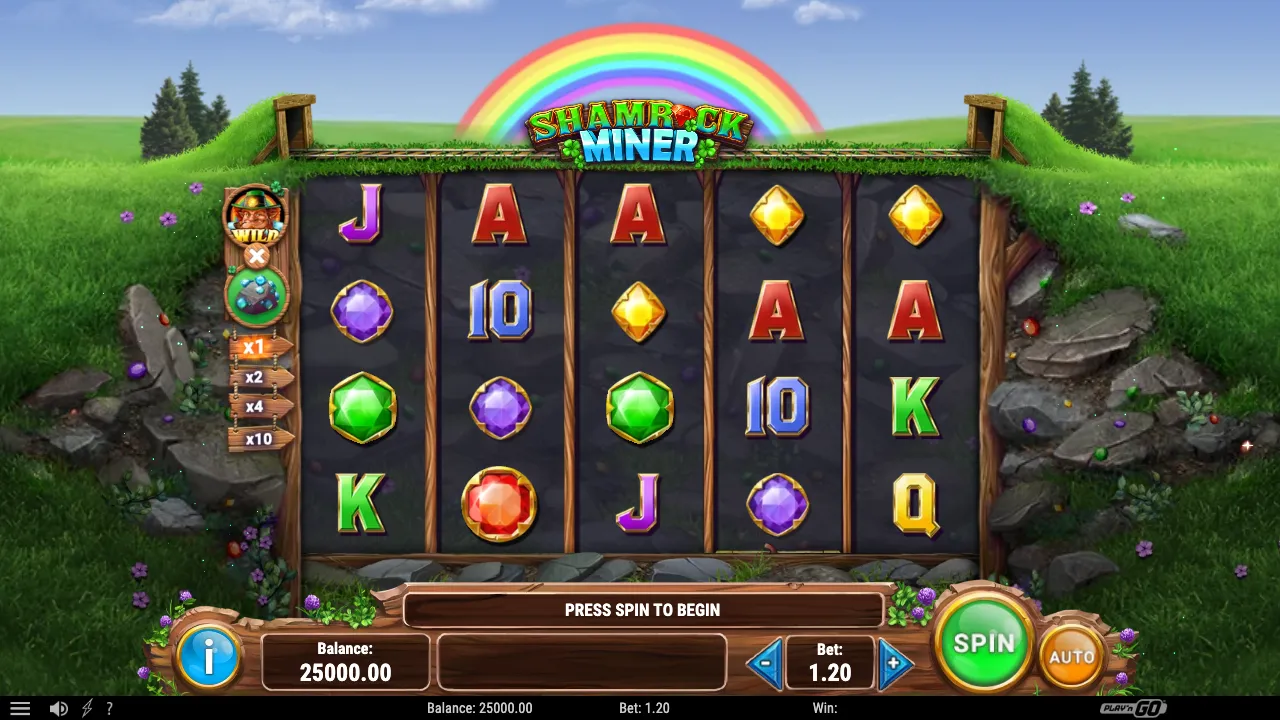Mute game audio via the speaker icon
Viewport: 1280px width, 720px height.
[x=61, y=708]
